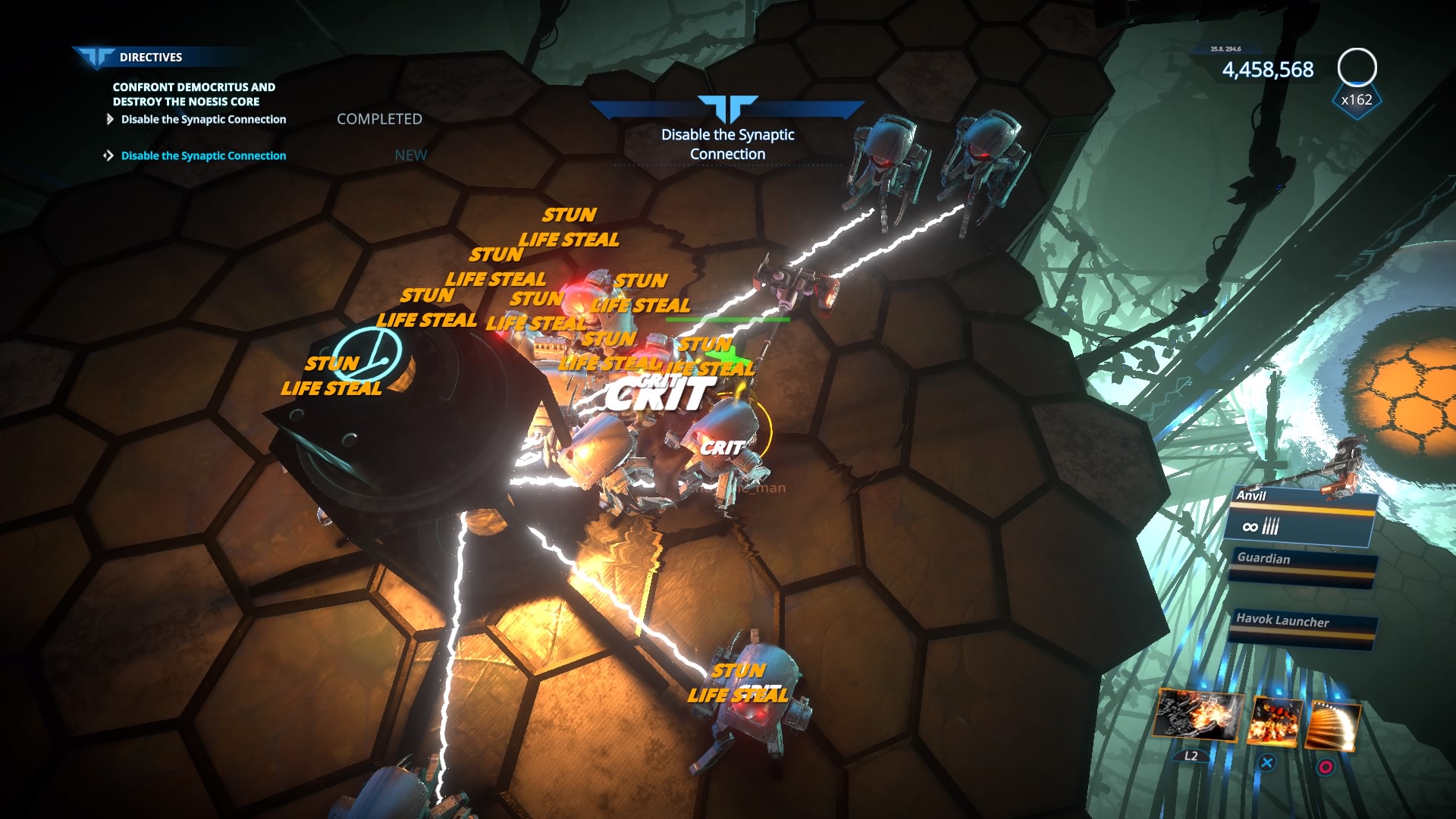
Task: Trigger the flaming mech ability icon
Action: click(x=1275, y=720)
